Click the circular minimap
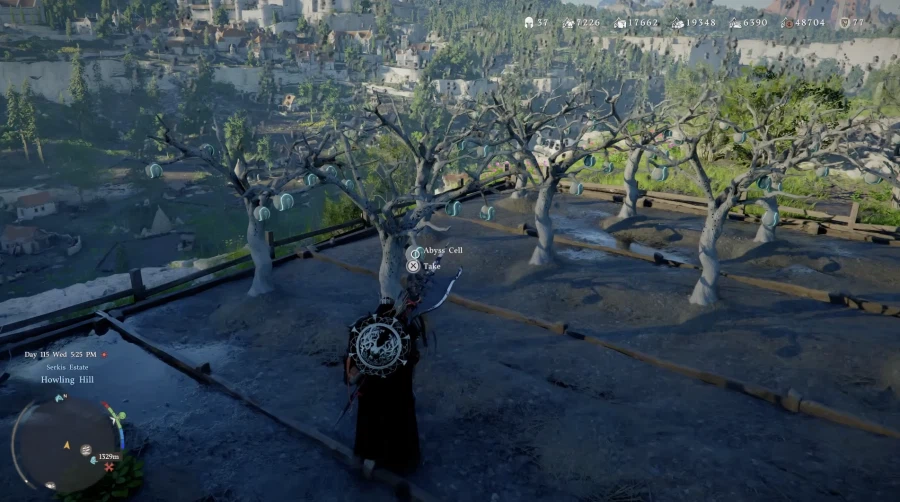The height and width of the screenshot is (502, 900). [65, 443]
